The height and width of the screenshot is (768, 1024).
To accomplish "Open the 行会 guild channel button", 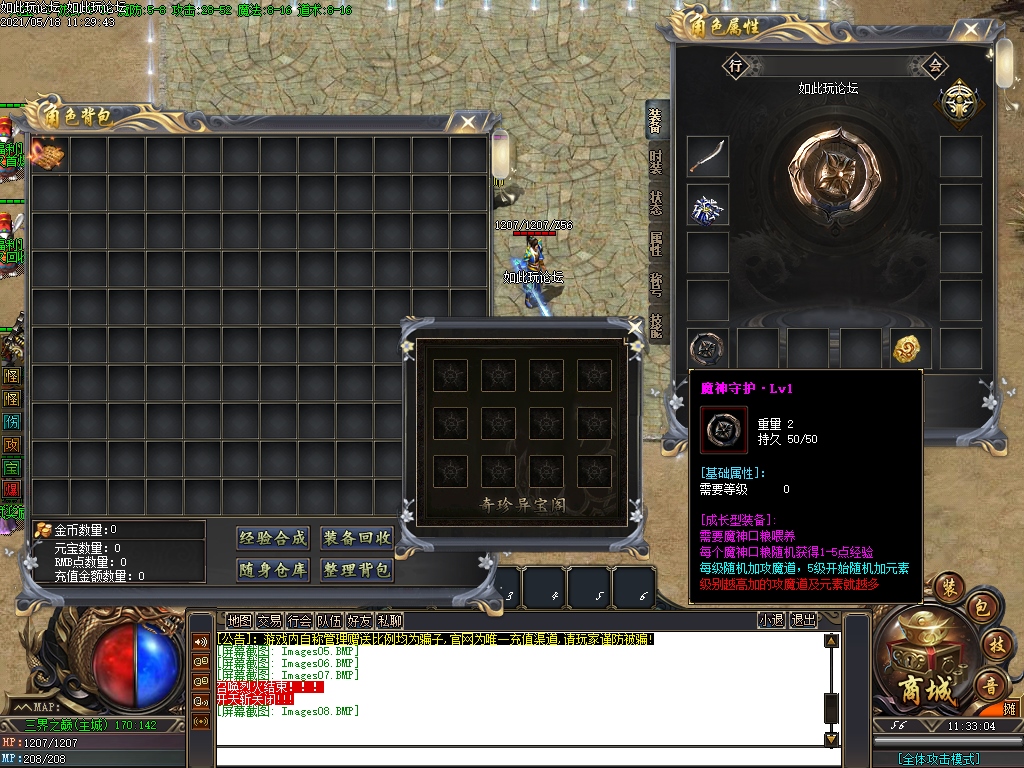I will pyautogui.click(x=299, y=621).
